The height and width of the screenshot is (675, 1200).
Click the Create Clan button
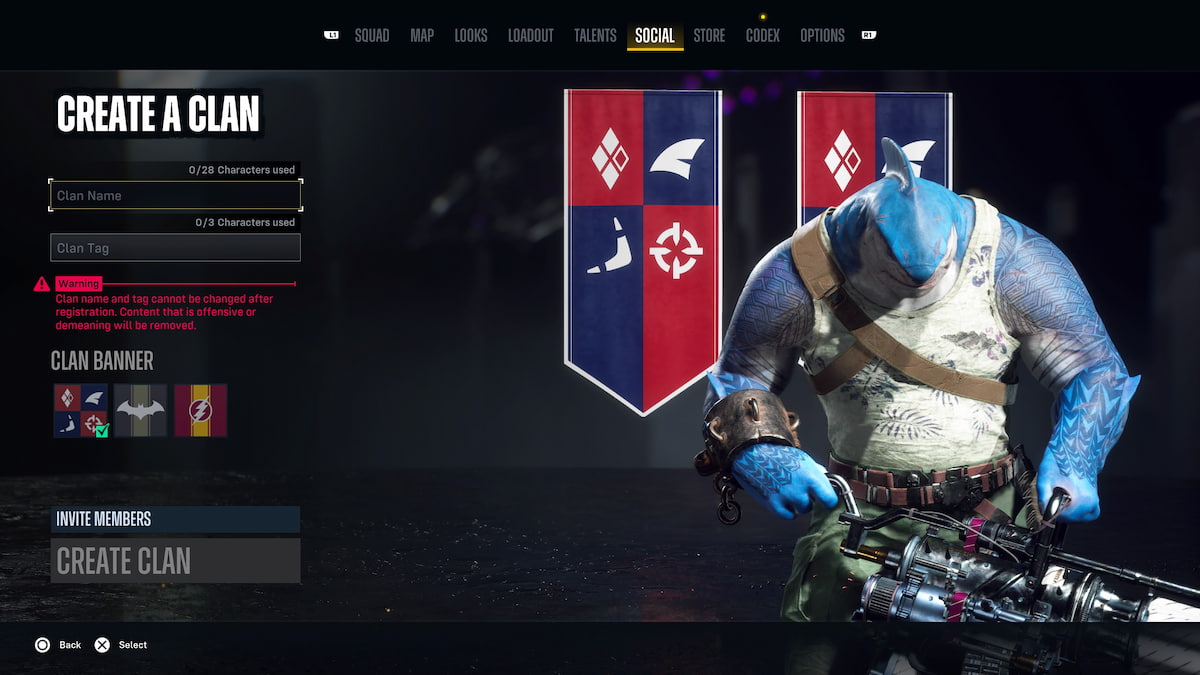(x=175, y=561)
